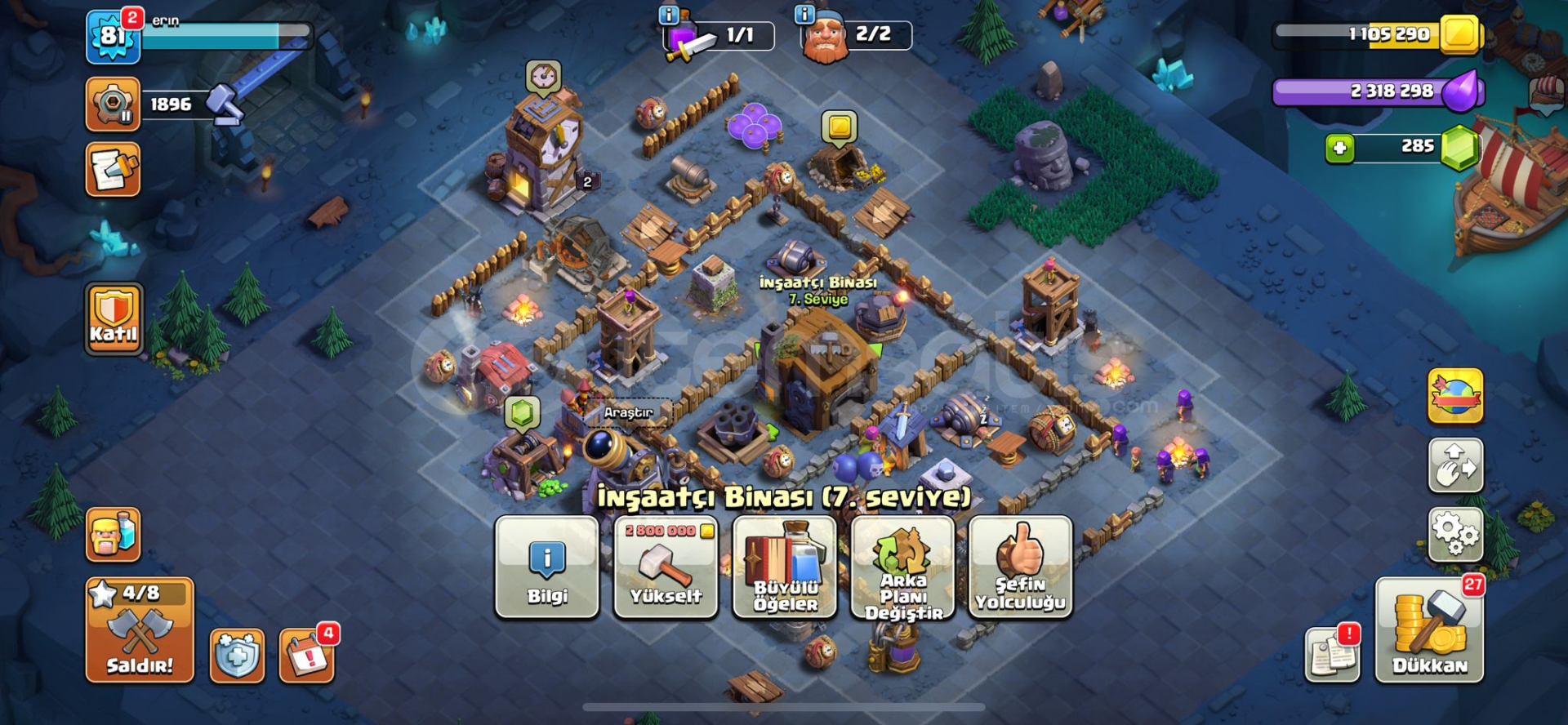1568x725 pixels.
Task: Open the league globe icon
Action: 1456,394
